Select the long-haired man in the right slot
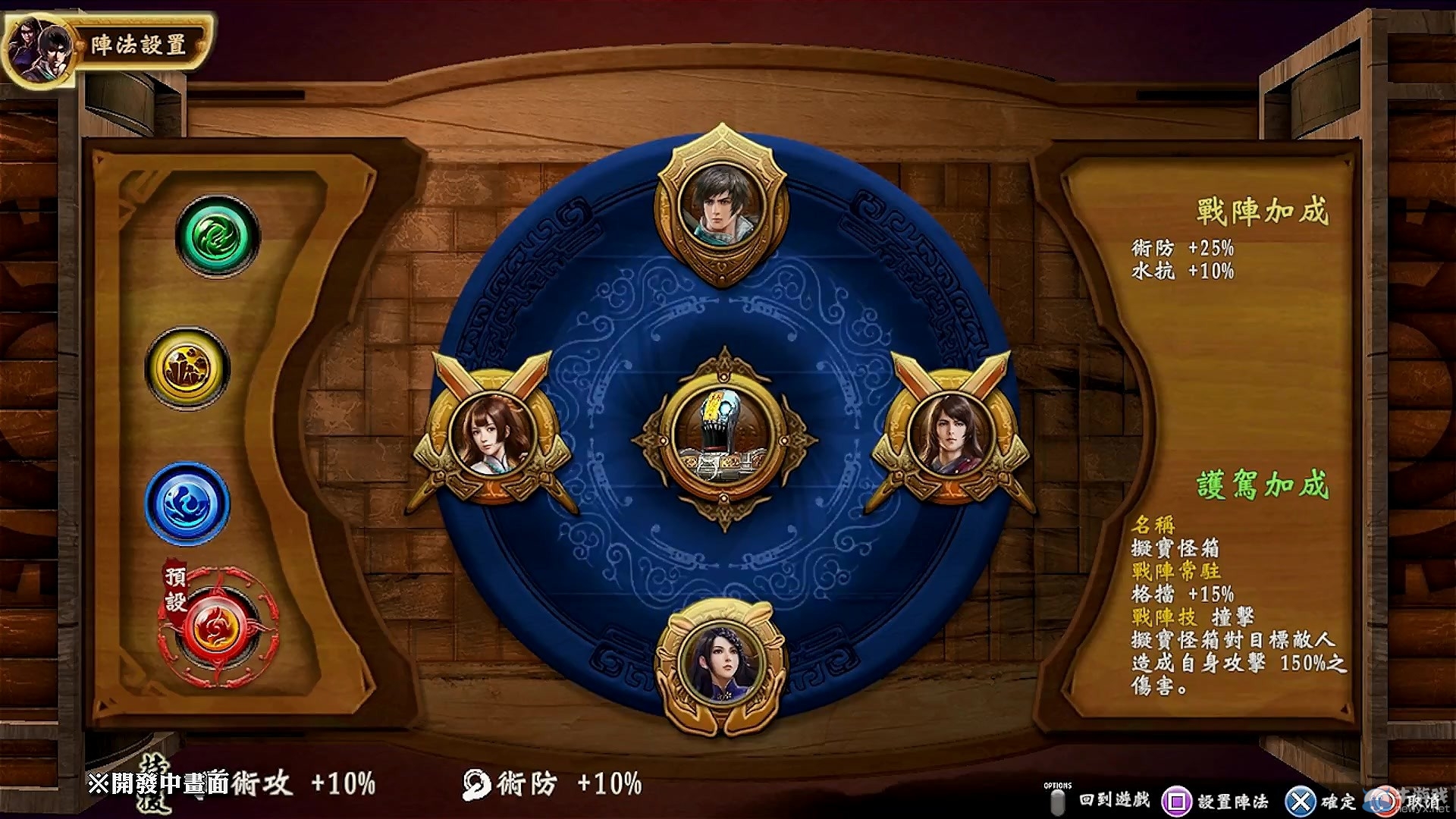1456x819 pixels. (x=951, y=432)
